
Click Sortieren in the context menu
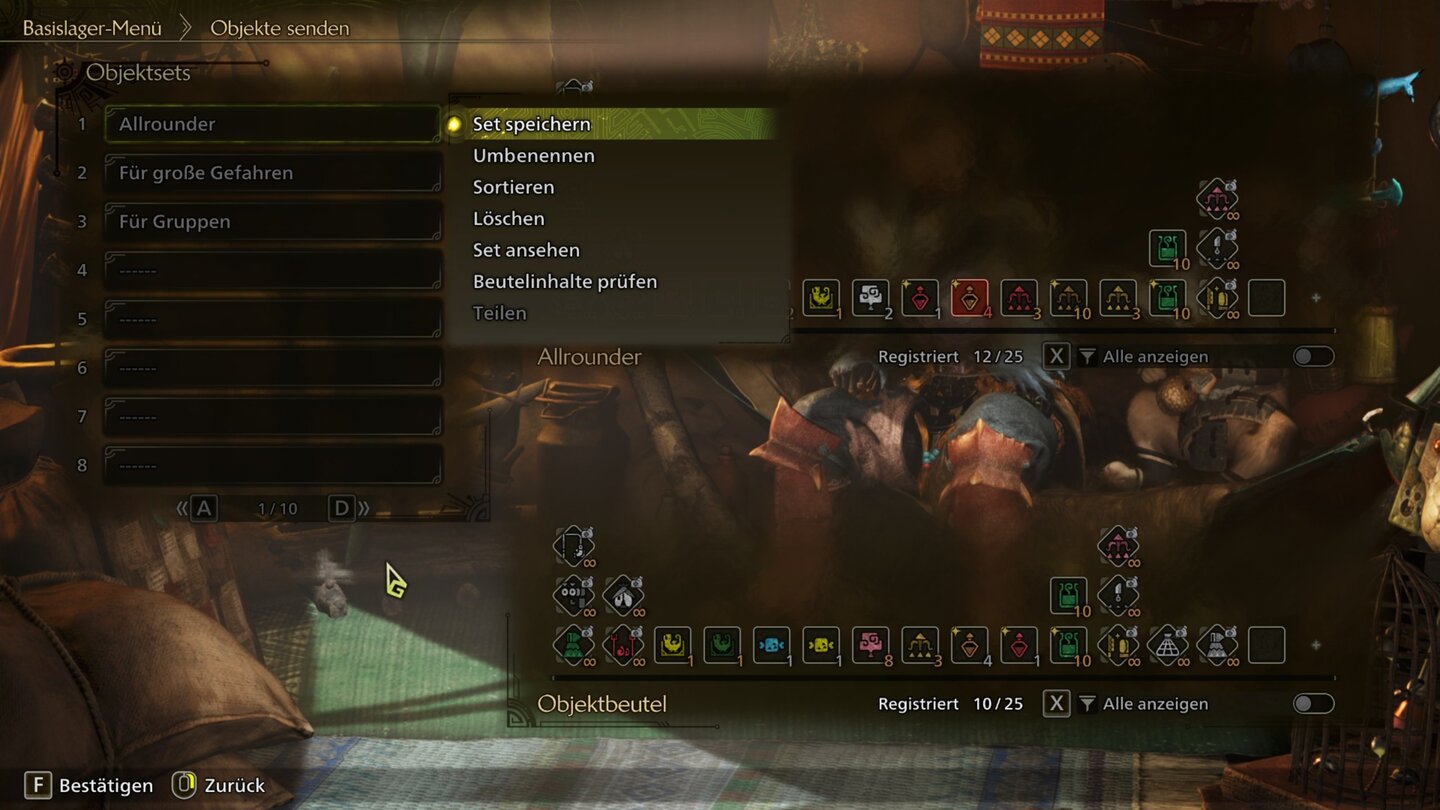tap(513, 187)
